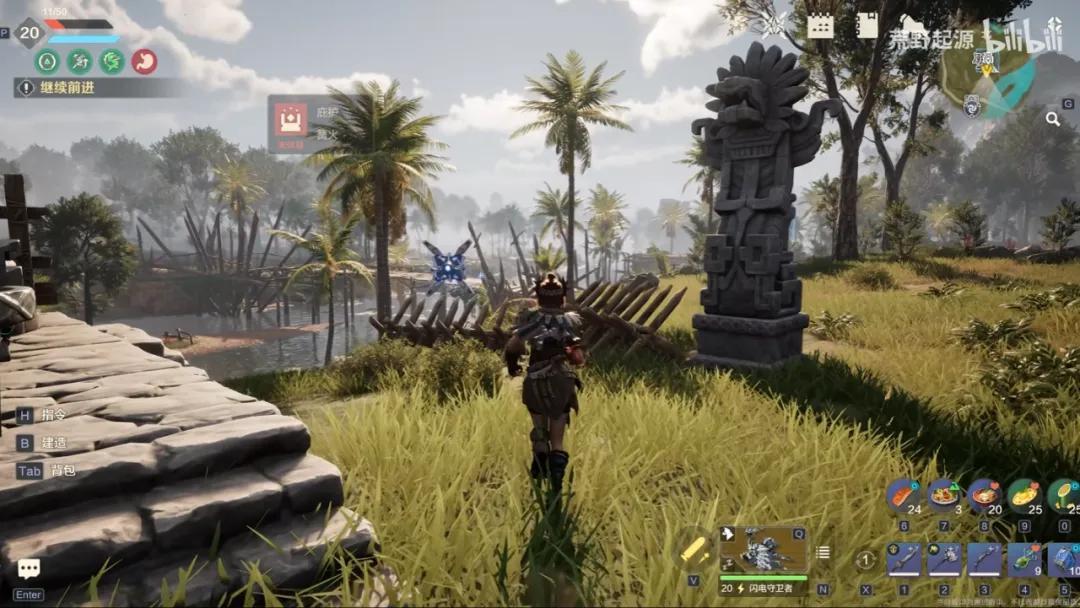Eat the red soup bowl with 20
This screenshot has width=1080, height=608.
pos(984,495)
